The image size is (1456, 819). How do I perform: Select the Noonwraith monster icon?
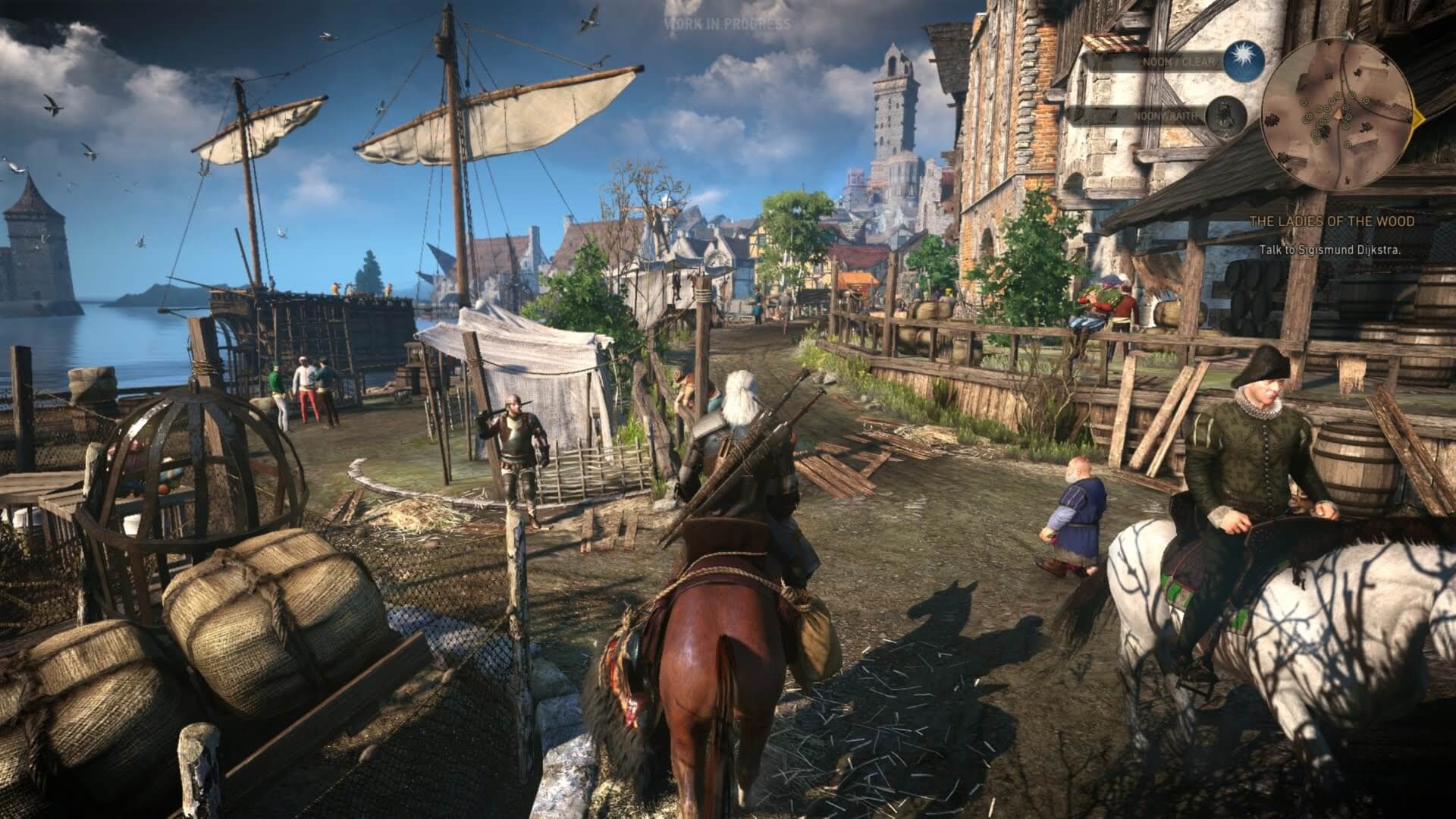tap(1223, 116)
